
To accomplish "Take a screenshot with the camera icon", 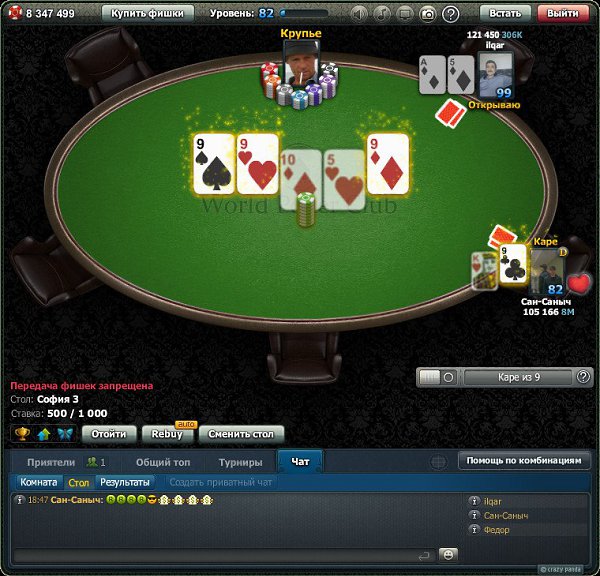I will pos(428,14).
